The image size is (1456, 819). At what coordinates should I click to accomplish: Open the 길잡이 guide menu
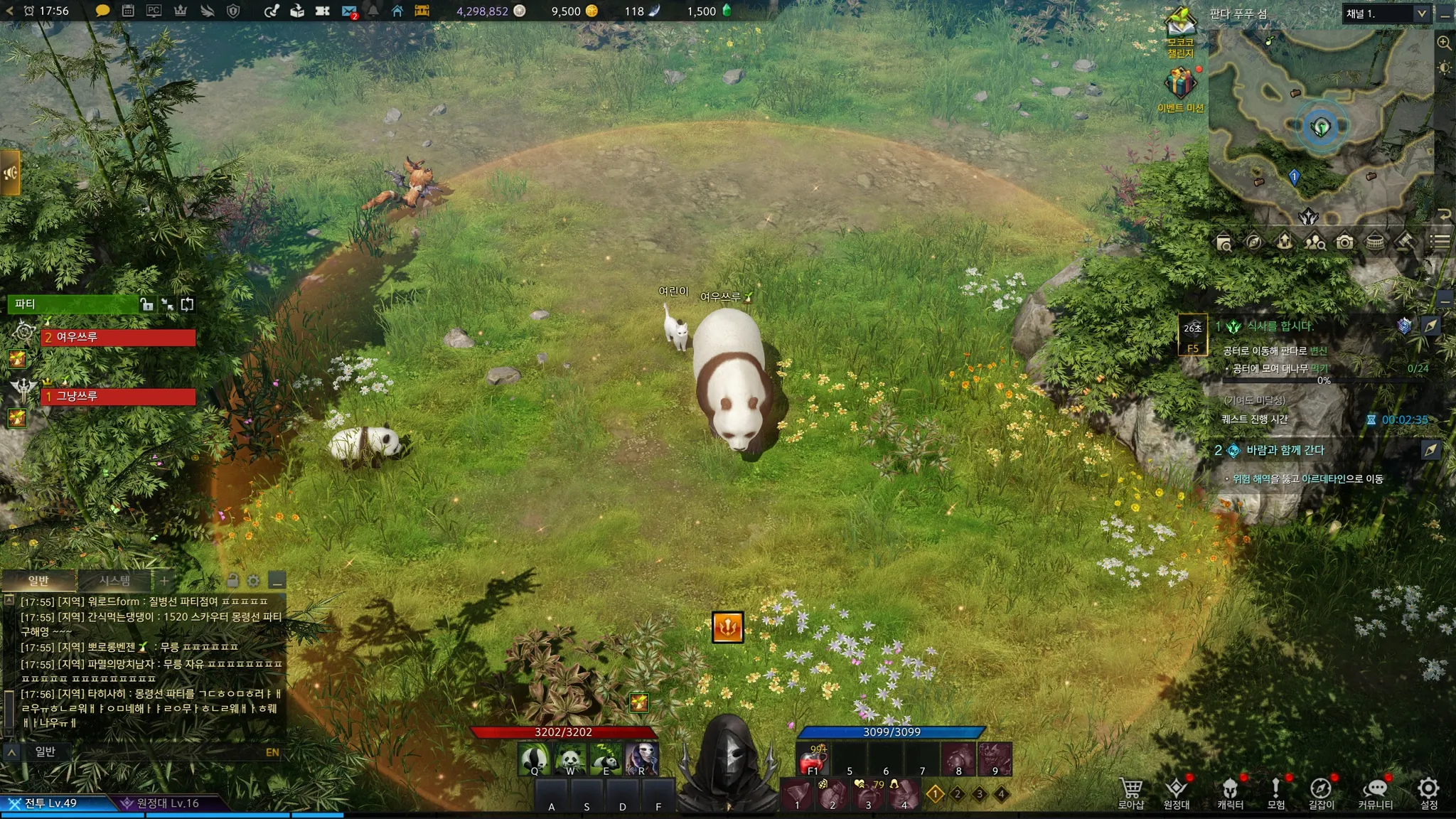coord(1321,792)
